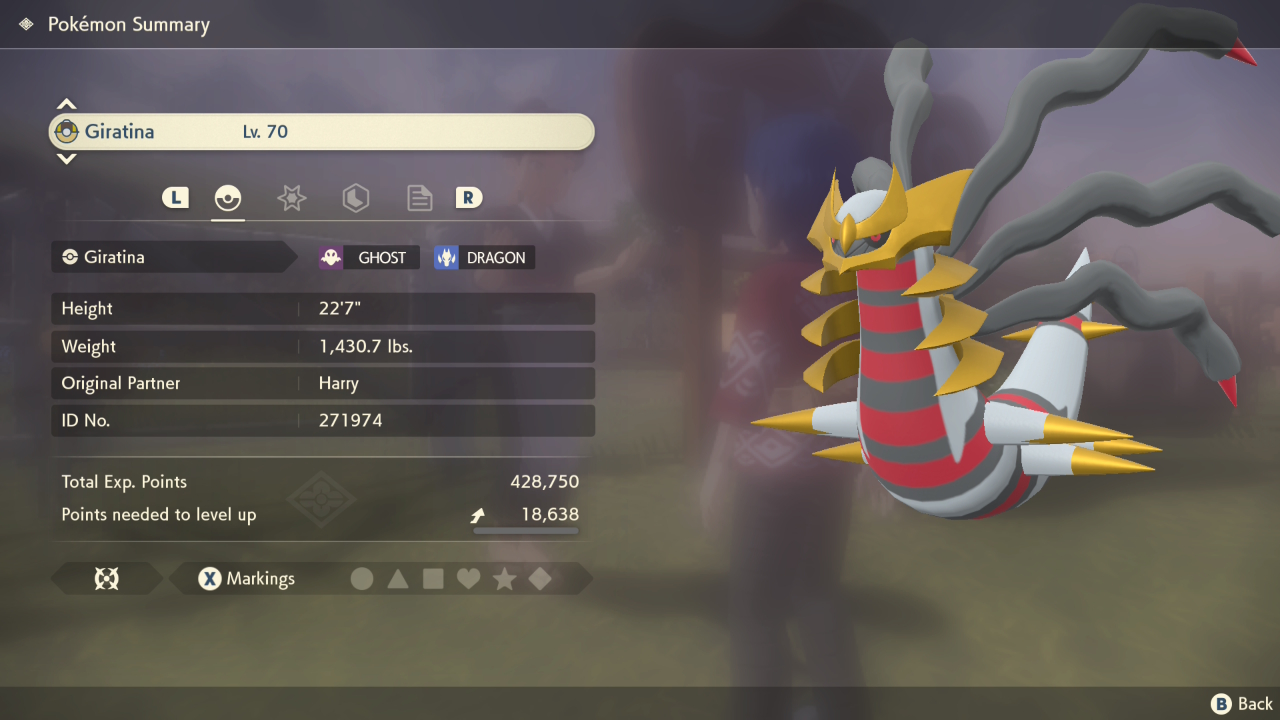
Task: Click the R bumper tab icon
Action: 468,197
